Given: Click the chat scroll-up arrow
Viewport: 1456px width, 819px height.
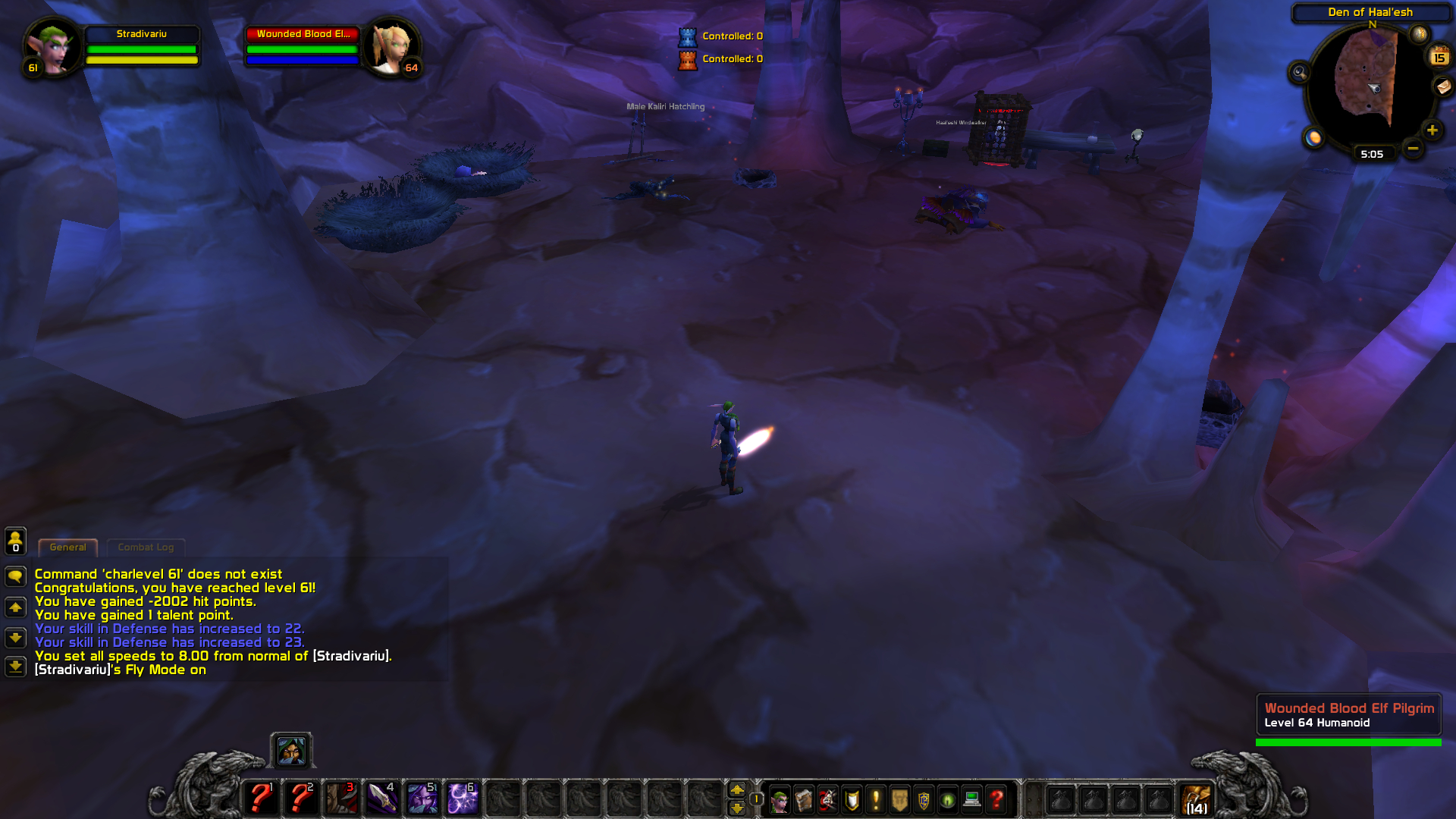Looking at the screenshot, I should 15,607.
